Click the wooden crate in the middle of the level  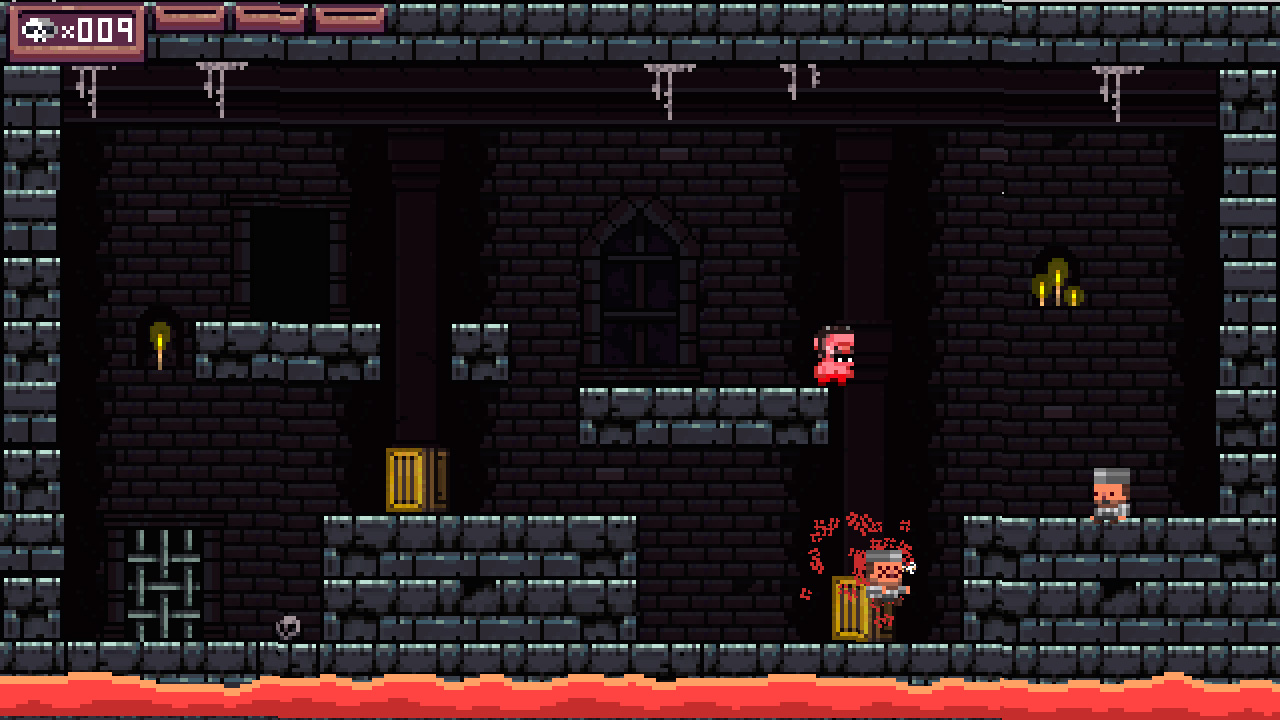point(410,478)
